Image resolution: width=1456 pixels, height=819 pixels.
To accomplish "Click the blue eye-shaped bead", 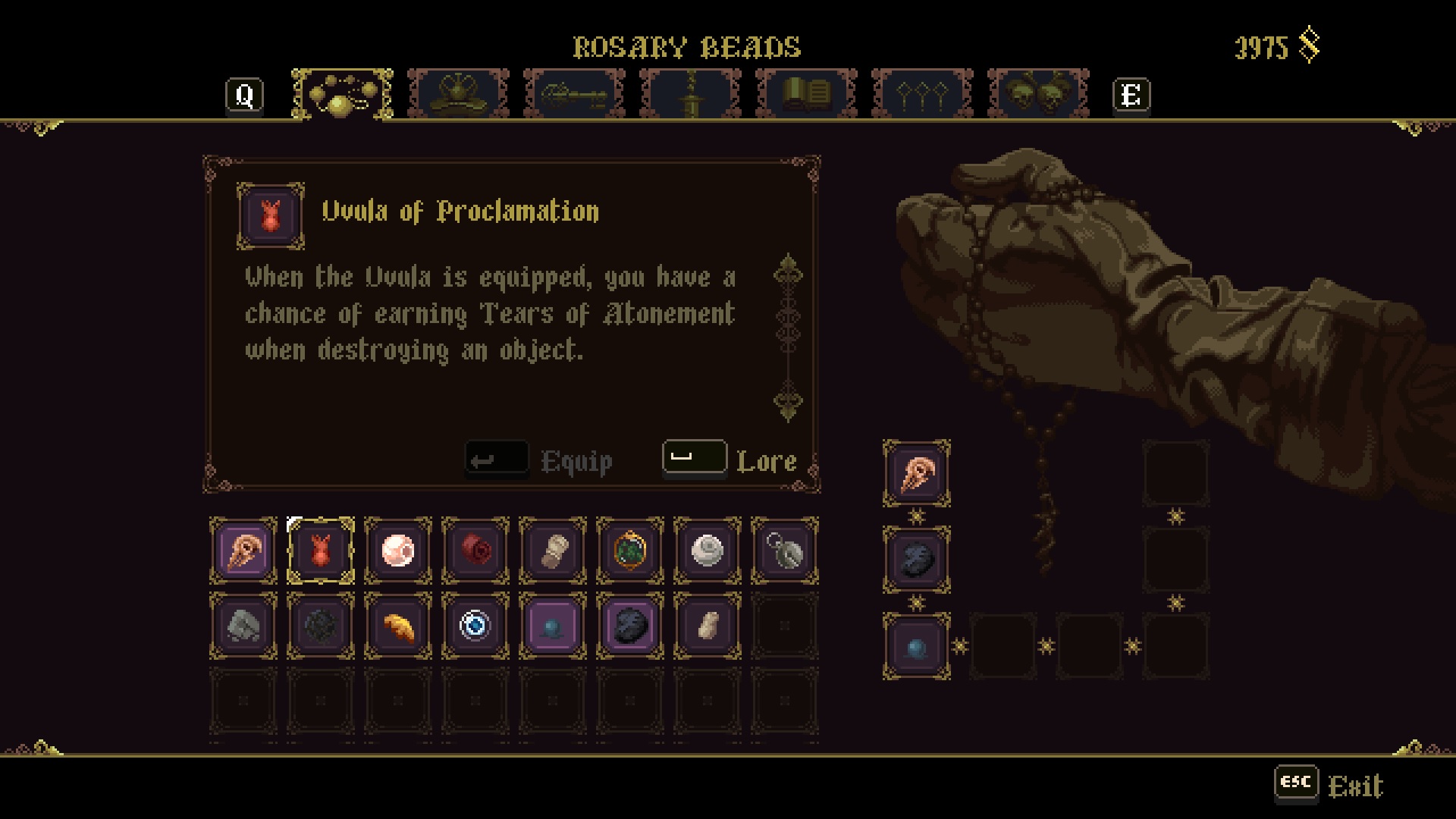I will pos(475,627).
